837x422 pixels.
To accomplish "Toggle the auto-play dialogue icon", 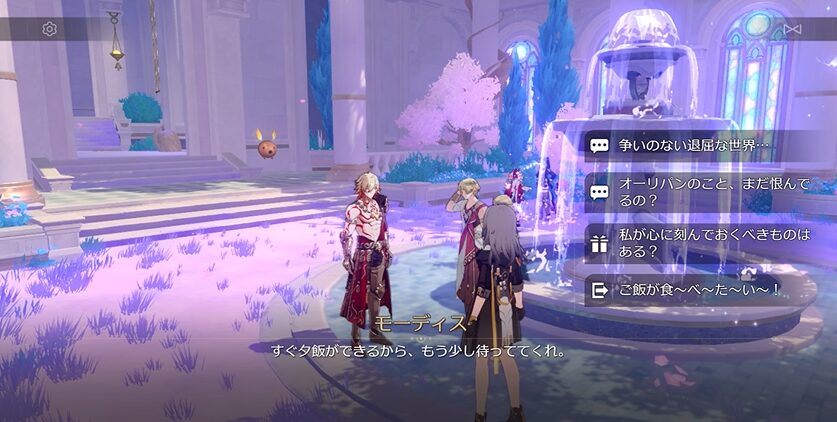I will coord(793,29).
